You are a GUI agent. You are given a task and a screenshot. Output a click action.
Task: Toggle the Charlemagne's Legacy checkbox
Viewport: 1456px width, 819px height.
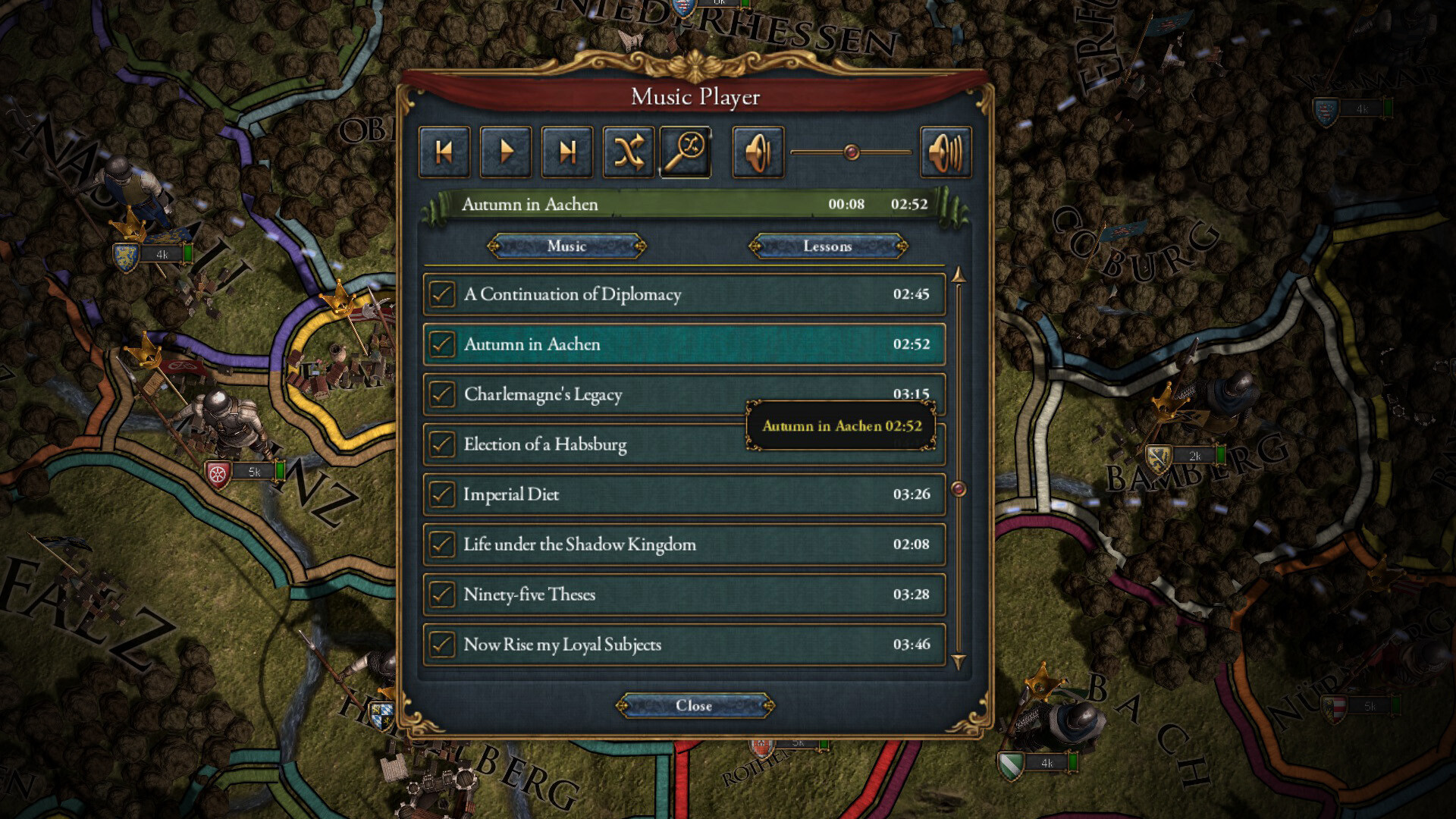point(441,394)
